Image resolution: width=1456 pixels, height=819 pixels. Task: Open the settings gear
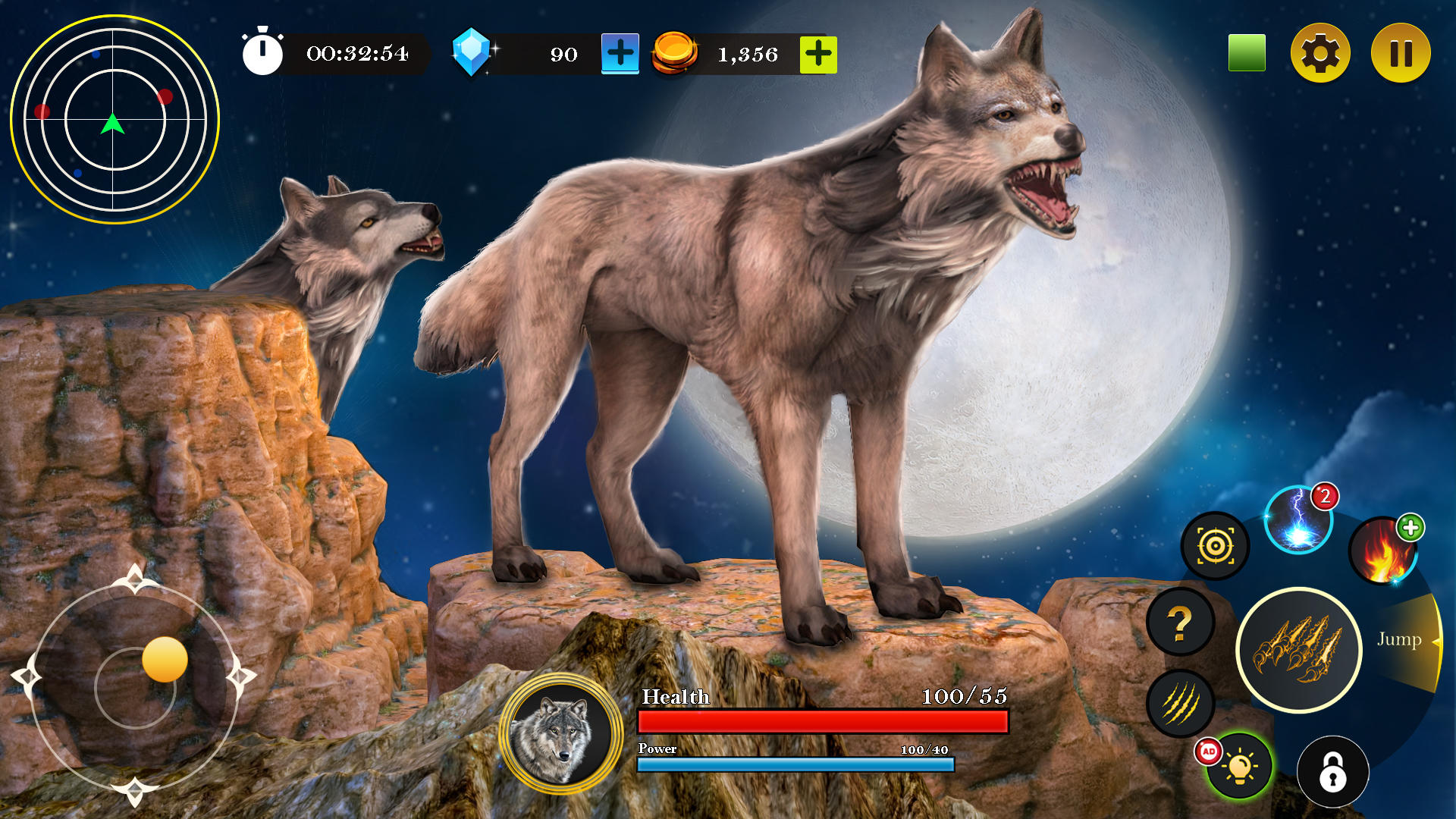click(1321, 52)
